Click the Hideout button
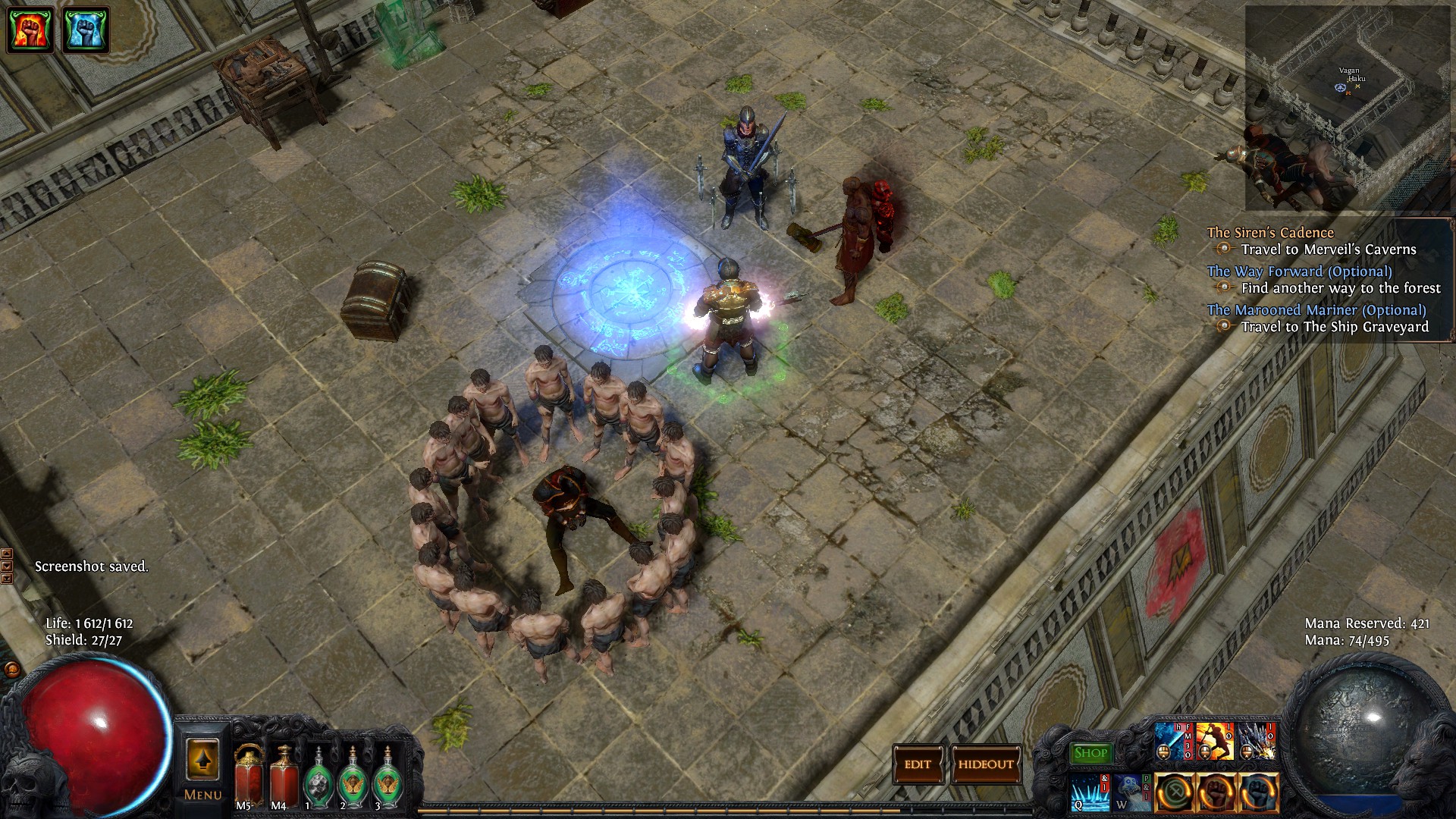This screenshot has height=819, width=1456. 986,764
